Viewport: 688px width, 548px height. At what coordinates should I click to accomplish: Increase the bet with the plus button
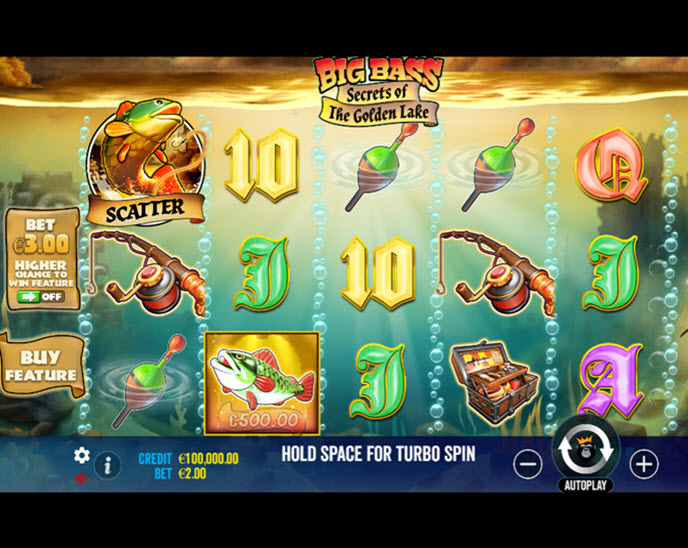(x=644, y=464)
